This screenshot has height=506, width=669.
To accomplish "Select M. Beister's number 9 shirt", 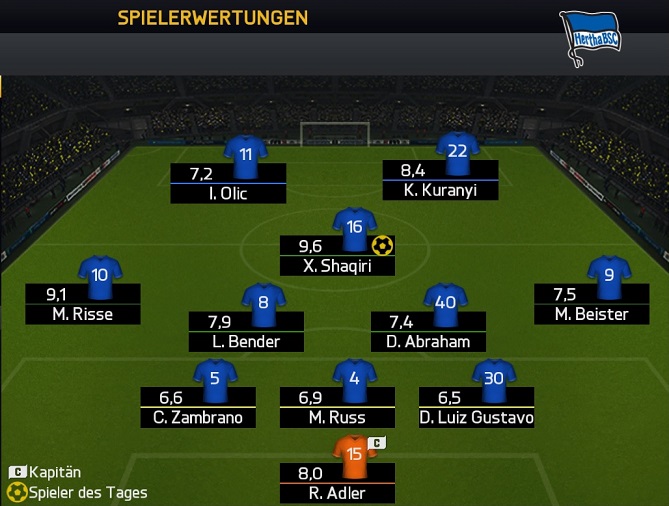I will [607, 274].
